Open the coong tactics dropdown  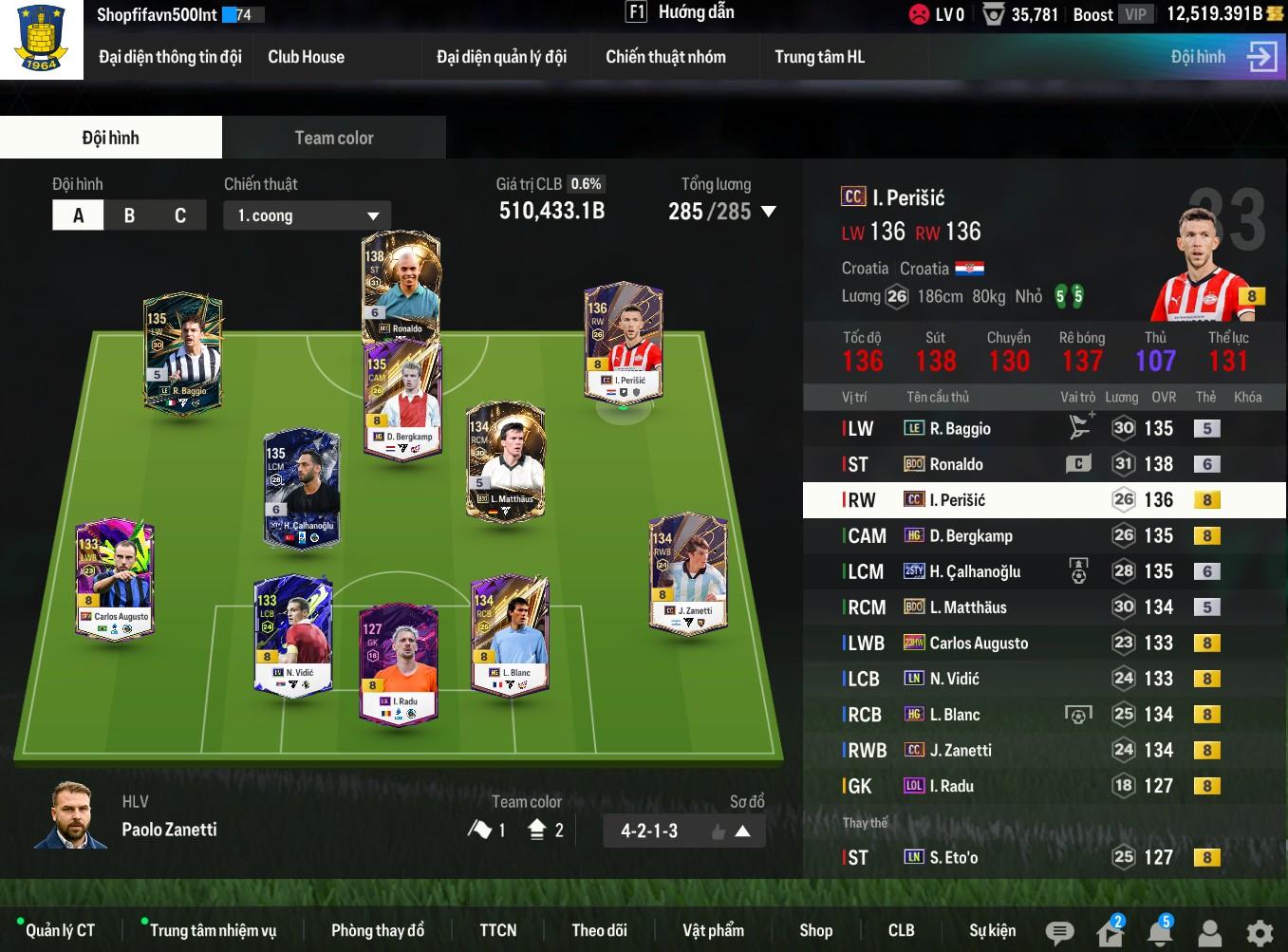[308, 215]
